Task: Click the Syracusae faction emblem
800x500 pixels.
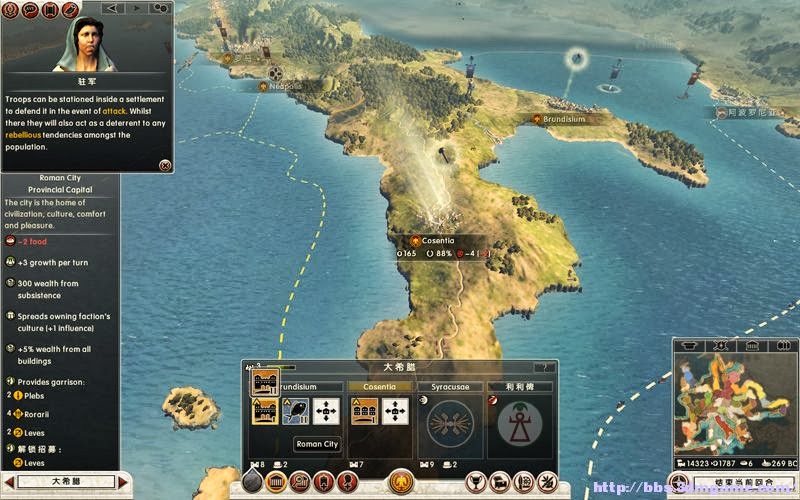Action: pyautogui.click(x=449, y=420)
